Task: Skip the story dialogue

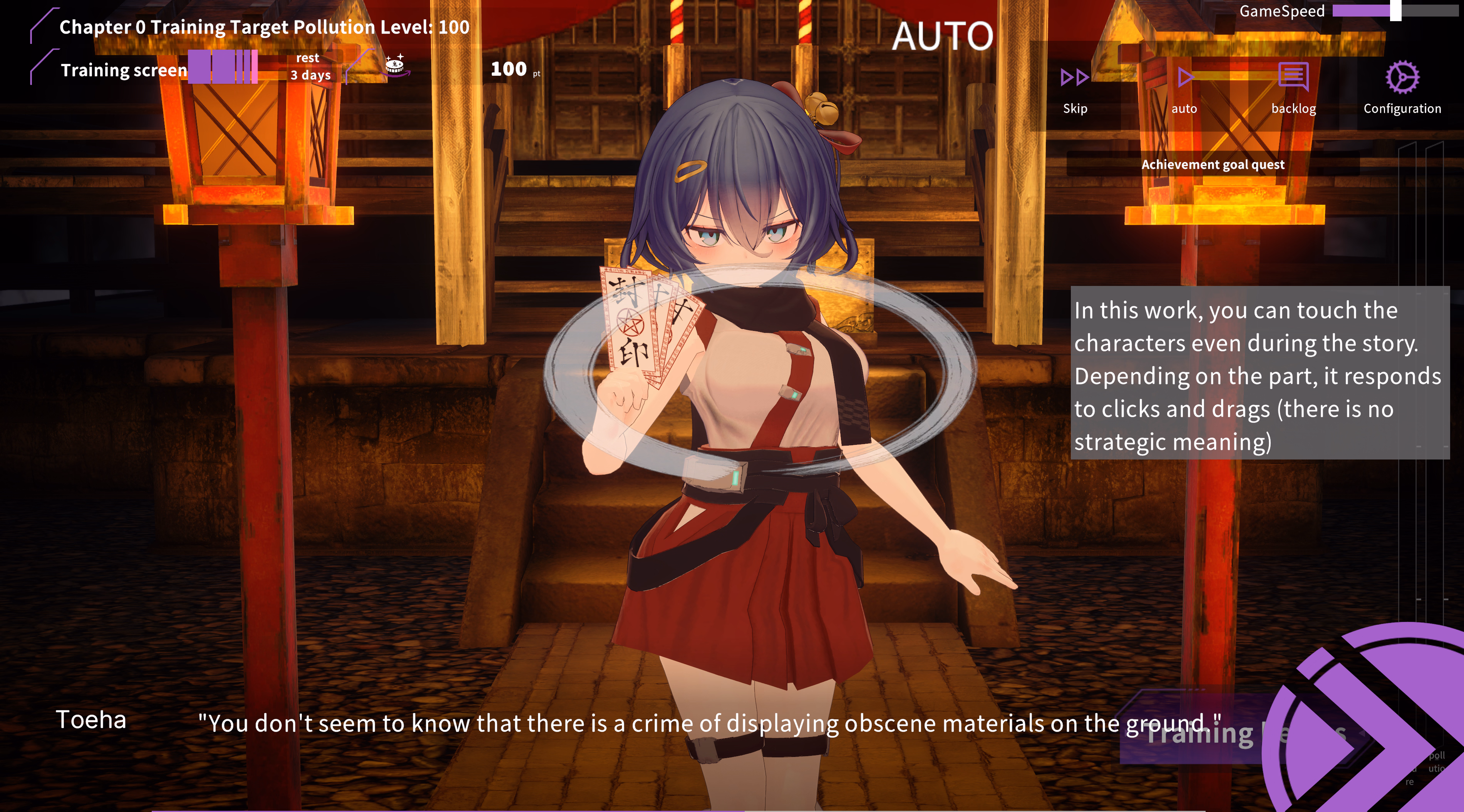Action: (x=1075, y=87)
